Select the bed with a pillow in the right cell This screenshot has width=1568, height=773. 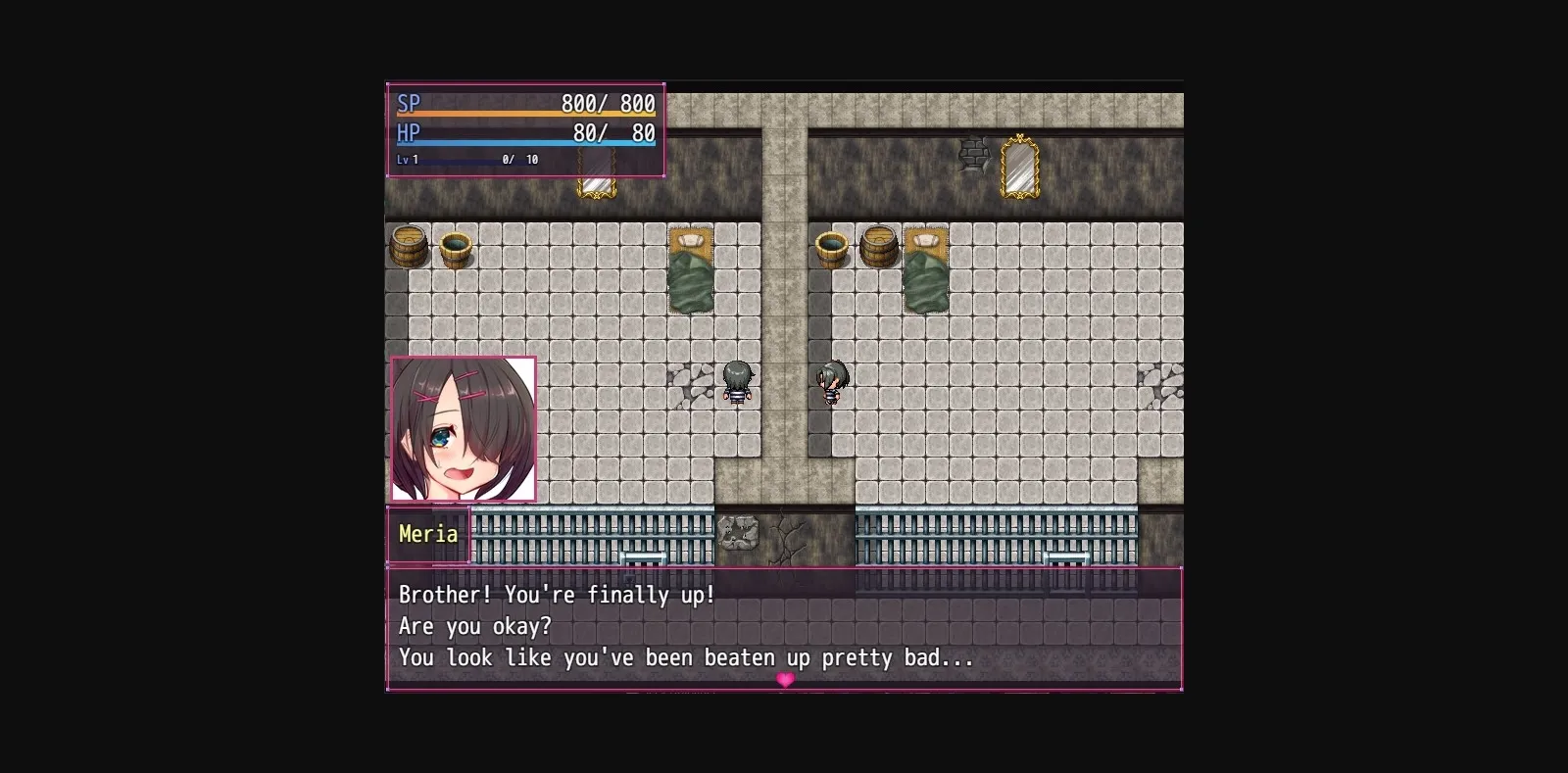[x=926, y=274]
